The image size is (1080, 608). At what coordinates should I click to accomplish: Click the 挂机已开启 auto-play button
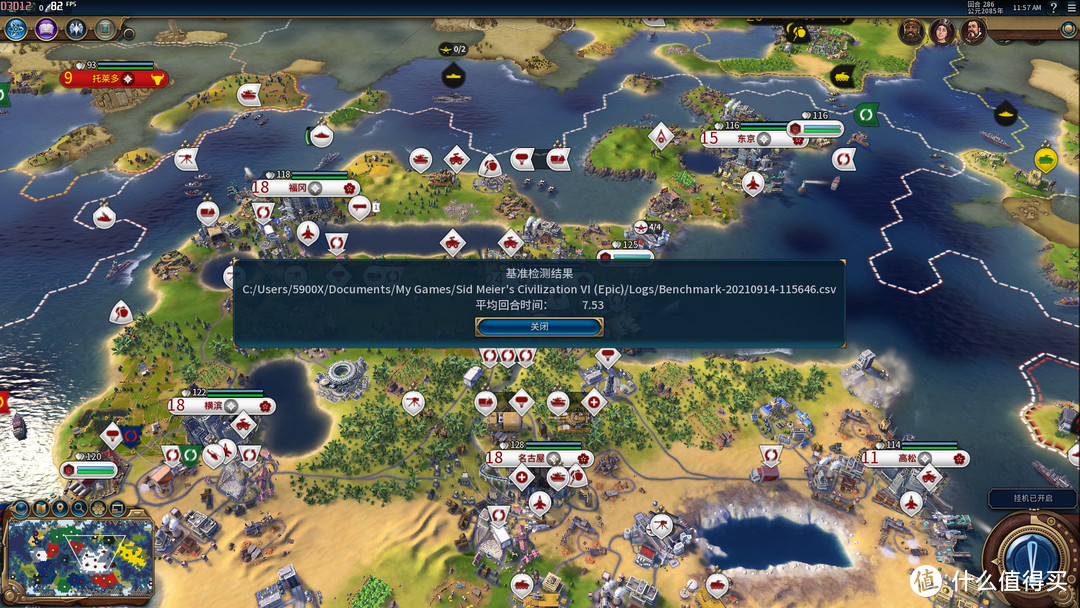point(1034,499)
